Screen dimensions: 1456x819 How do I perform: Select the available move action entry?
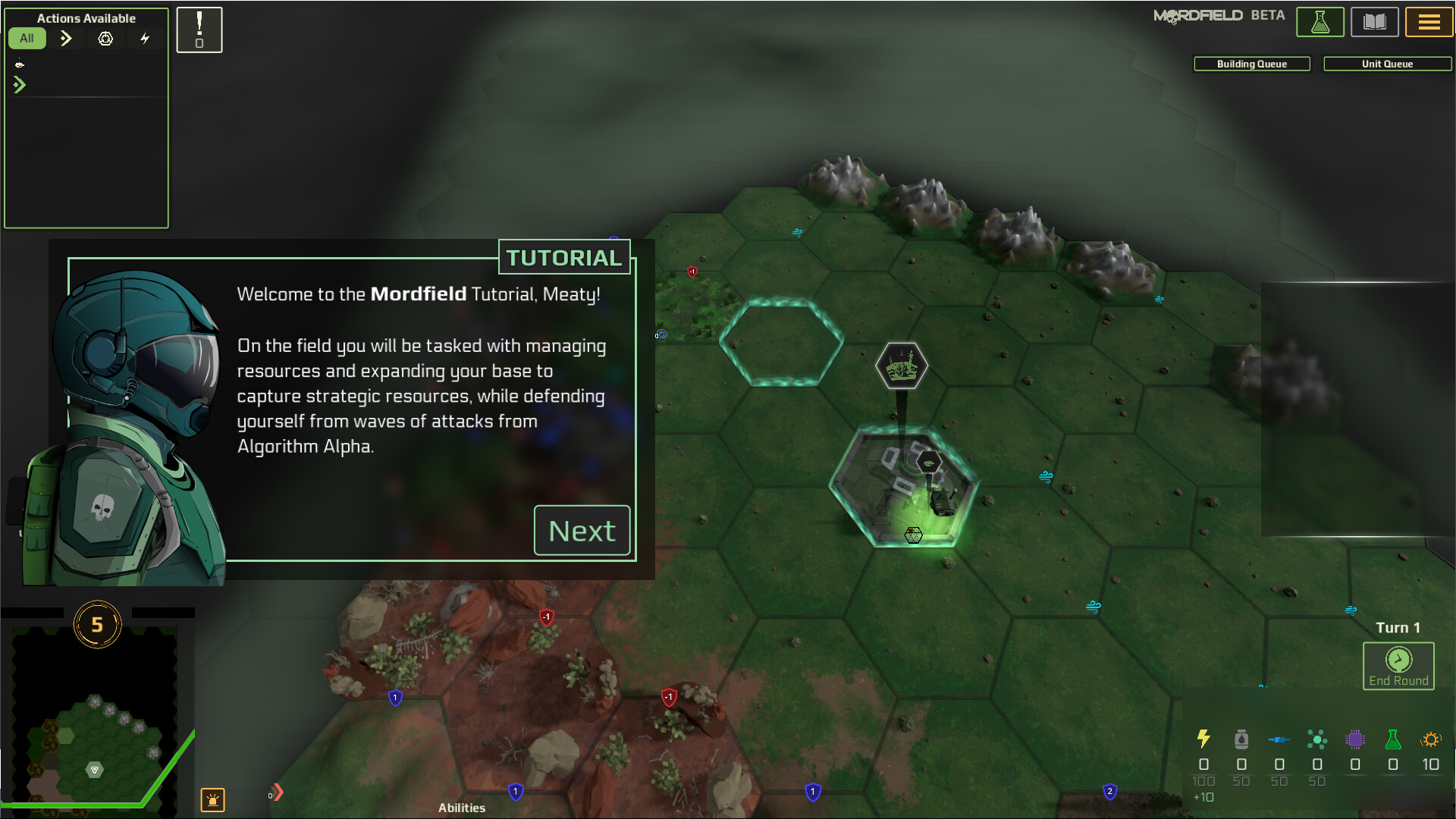pyautogui.click(x=20, y=84)
